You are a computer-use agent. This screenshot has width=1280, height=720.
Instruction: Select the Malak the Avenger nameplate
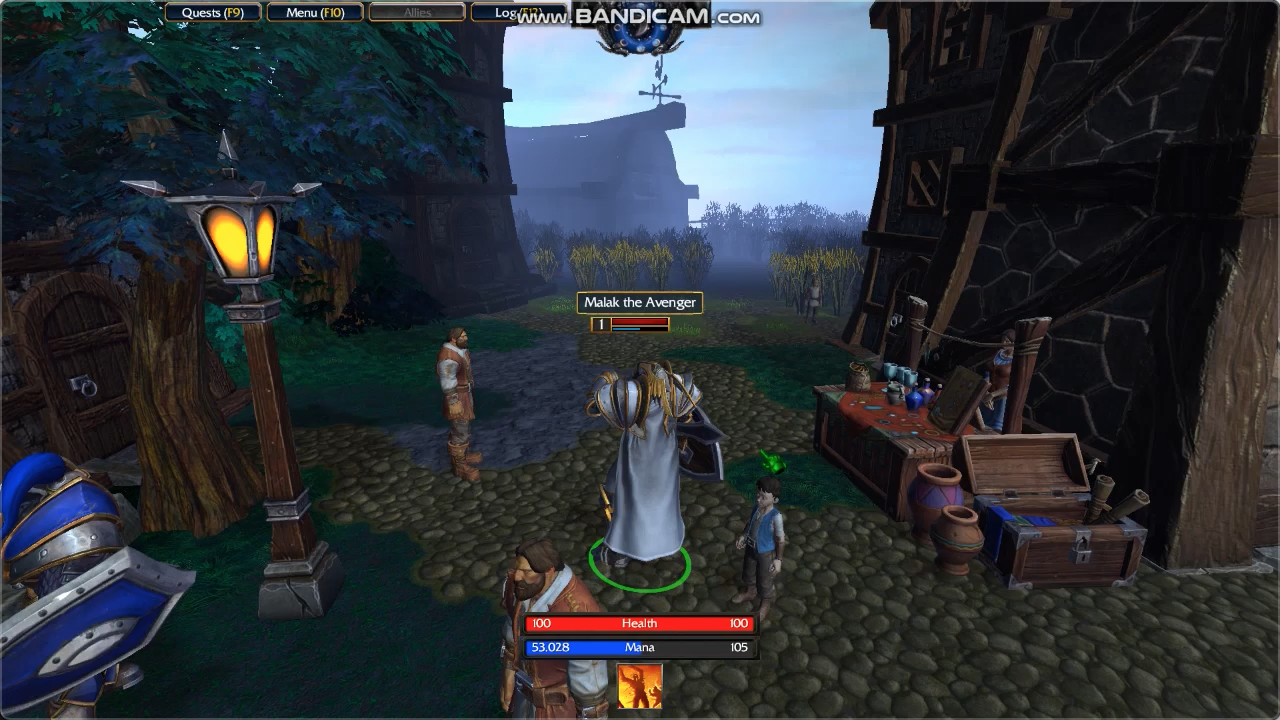pyautogui.click(x=640, y=303)
